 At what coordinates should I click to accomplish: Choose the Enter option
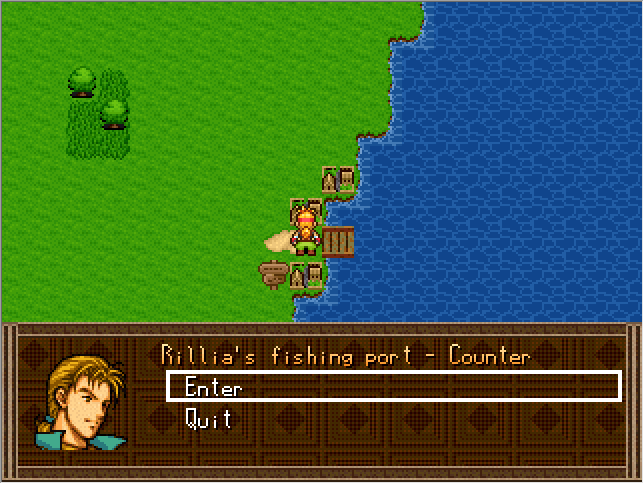point(214,388)
